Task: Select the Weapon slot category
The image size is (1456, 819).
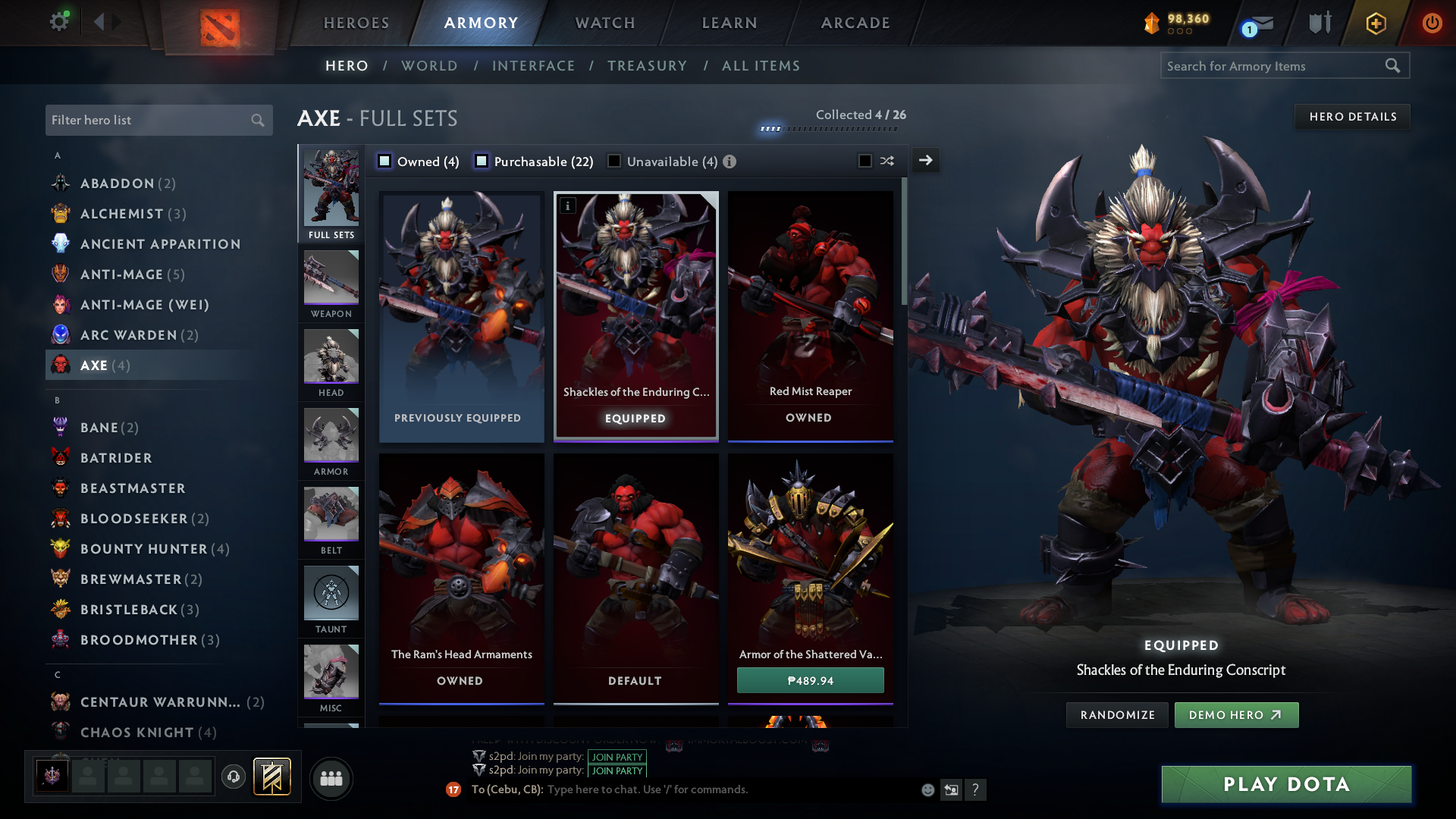Action: coord(331,284)
